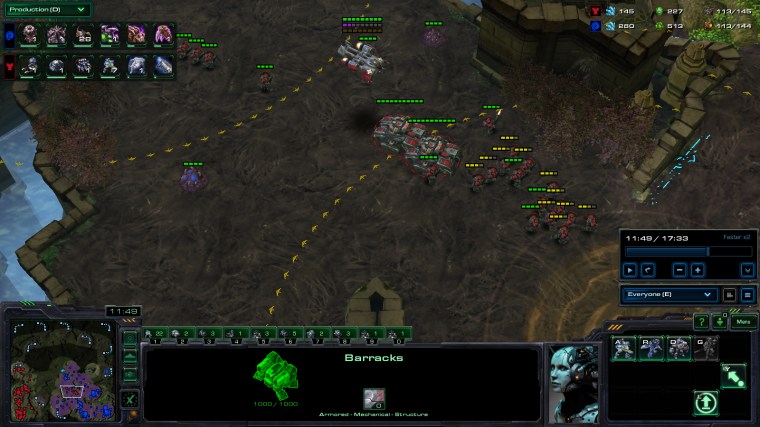Rewind the replay with the jump-back button

click(x=648, y=270)
